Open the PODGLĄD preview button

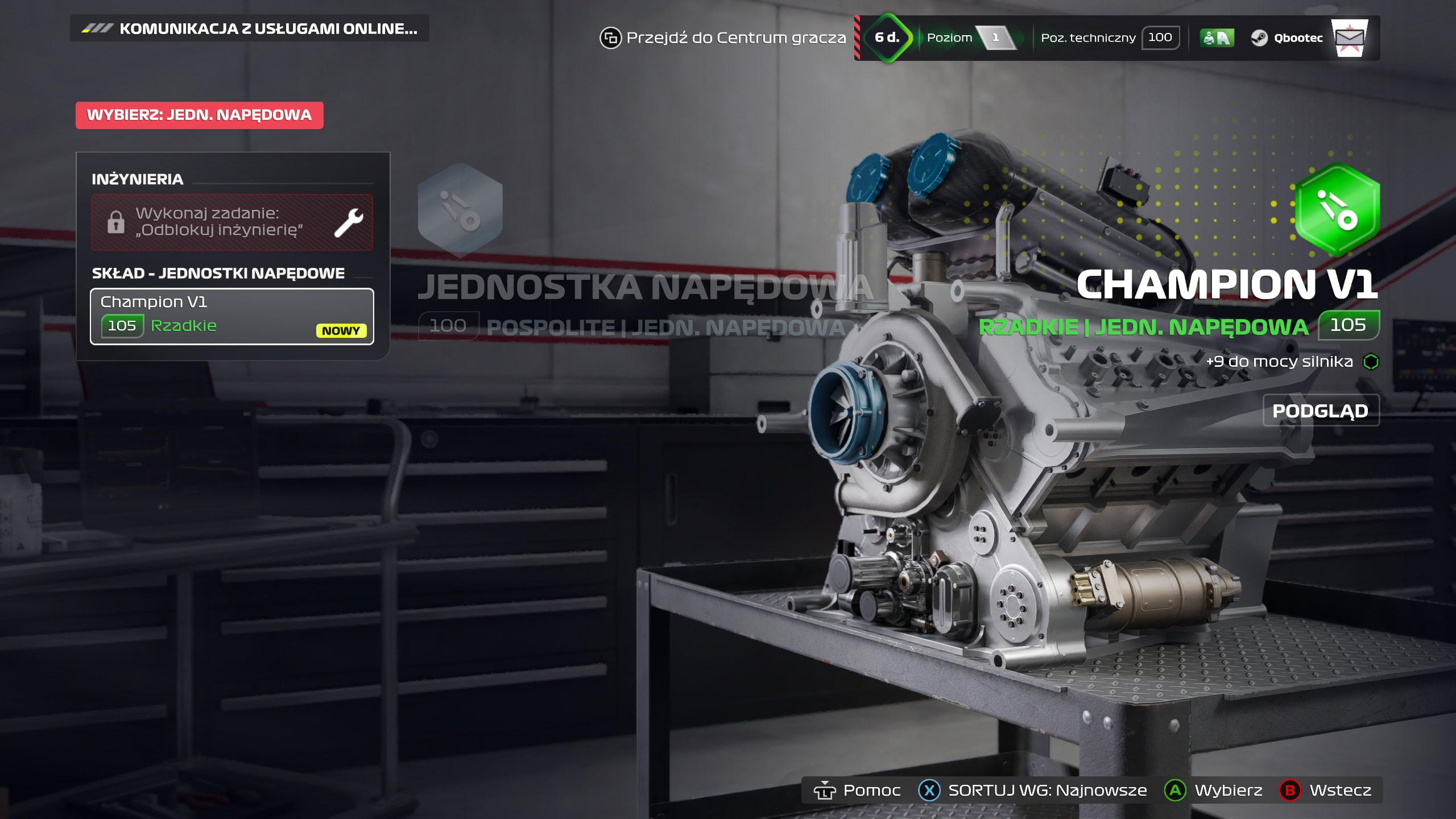[x=1321, y=411]
